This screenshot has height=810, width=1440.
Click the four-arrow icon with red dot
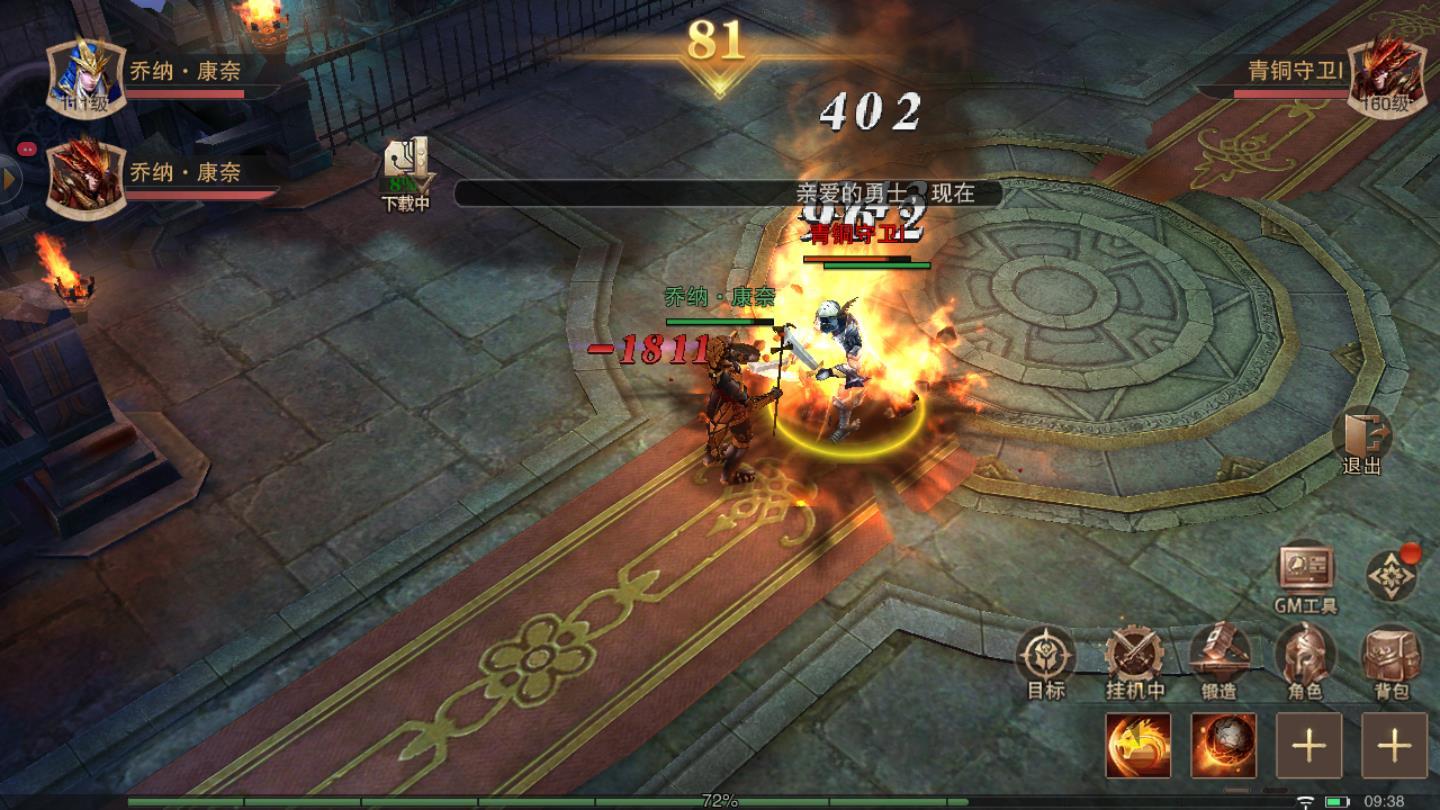pyautogui.click(x=1392, y=575)
